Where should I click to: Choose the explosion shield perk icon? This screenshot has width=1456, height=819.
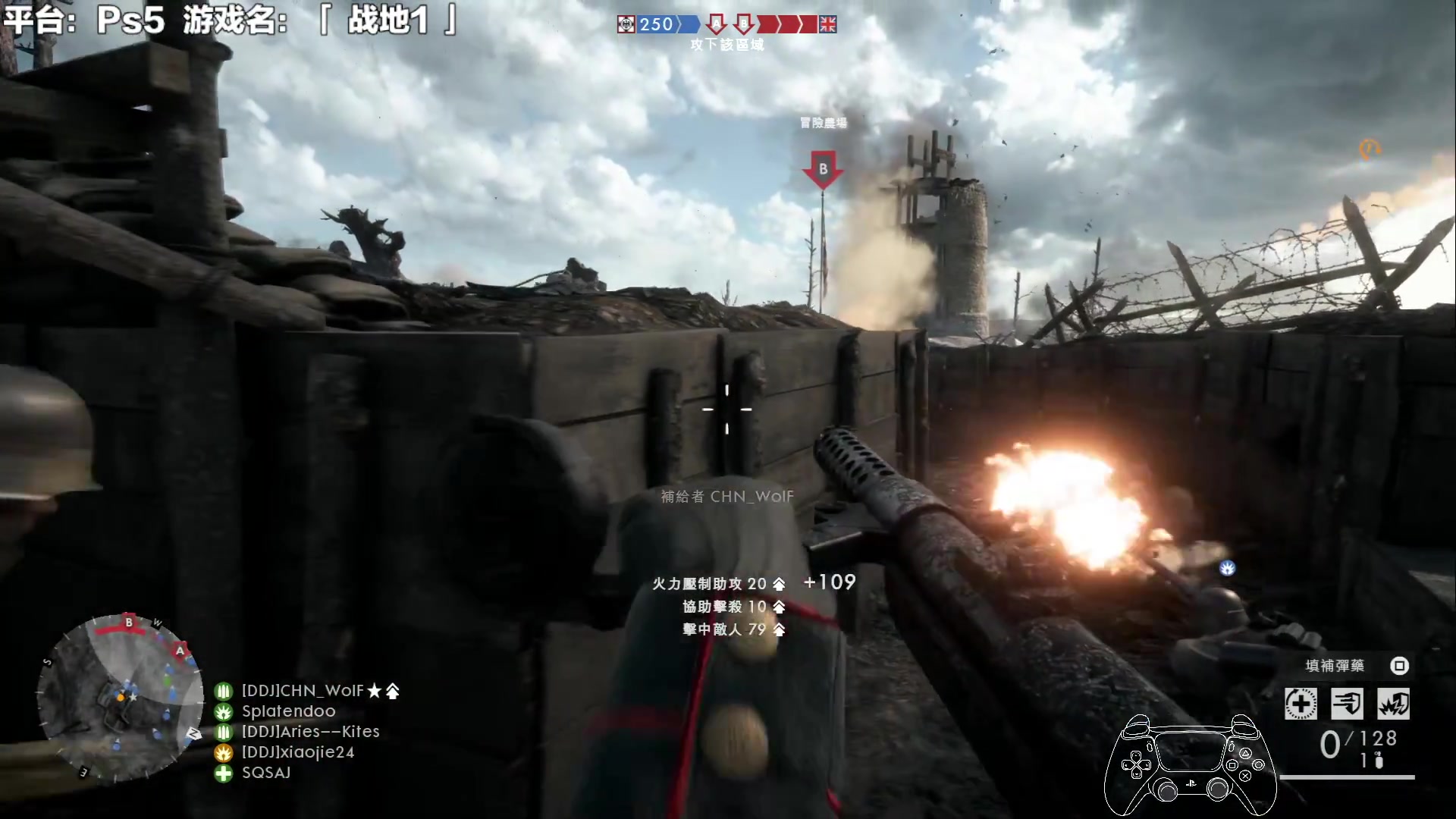coord(1394,704)
